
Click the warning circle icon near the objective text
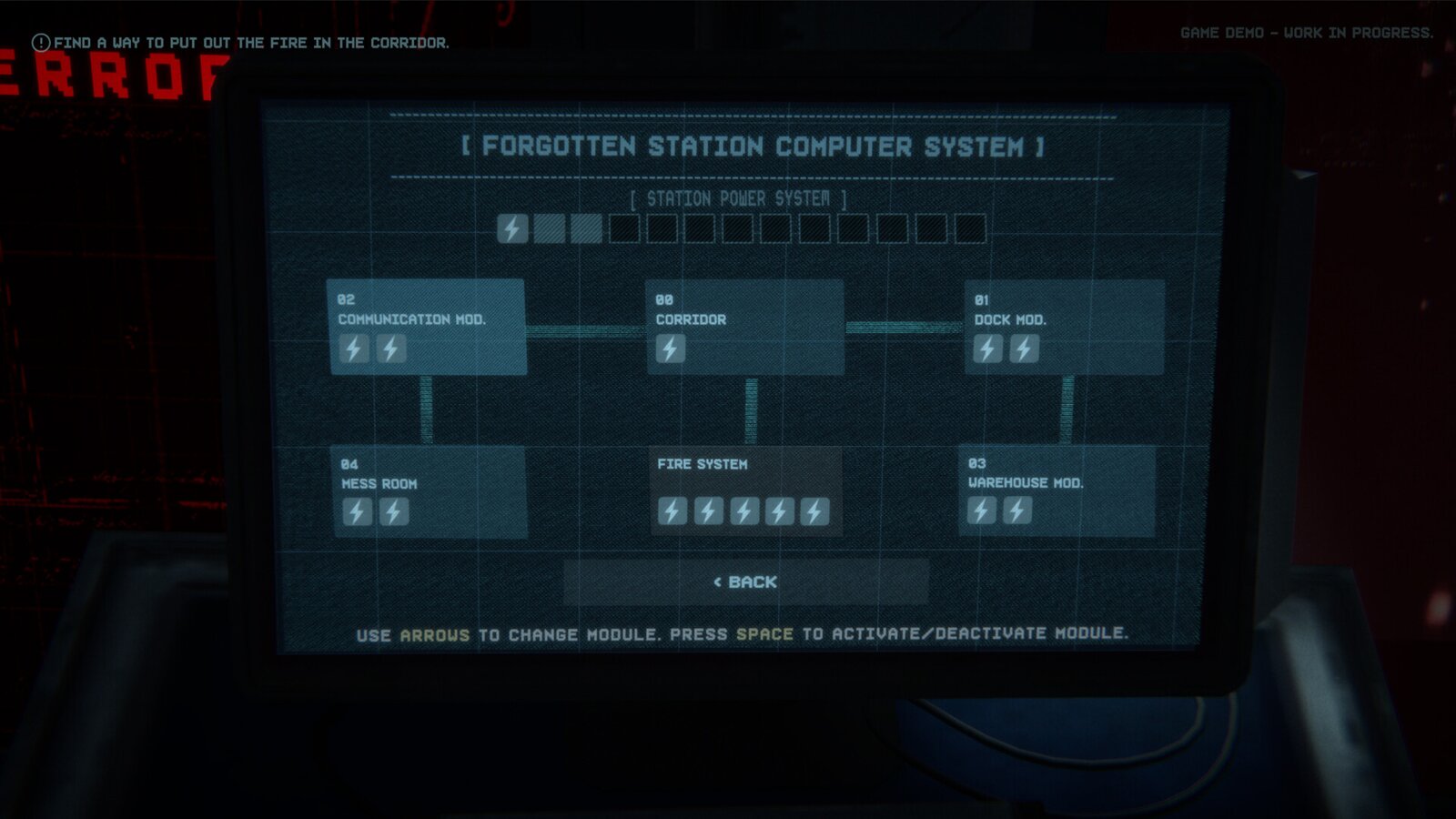click(x=39, y=40)
